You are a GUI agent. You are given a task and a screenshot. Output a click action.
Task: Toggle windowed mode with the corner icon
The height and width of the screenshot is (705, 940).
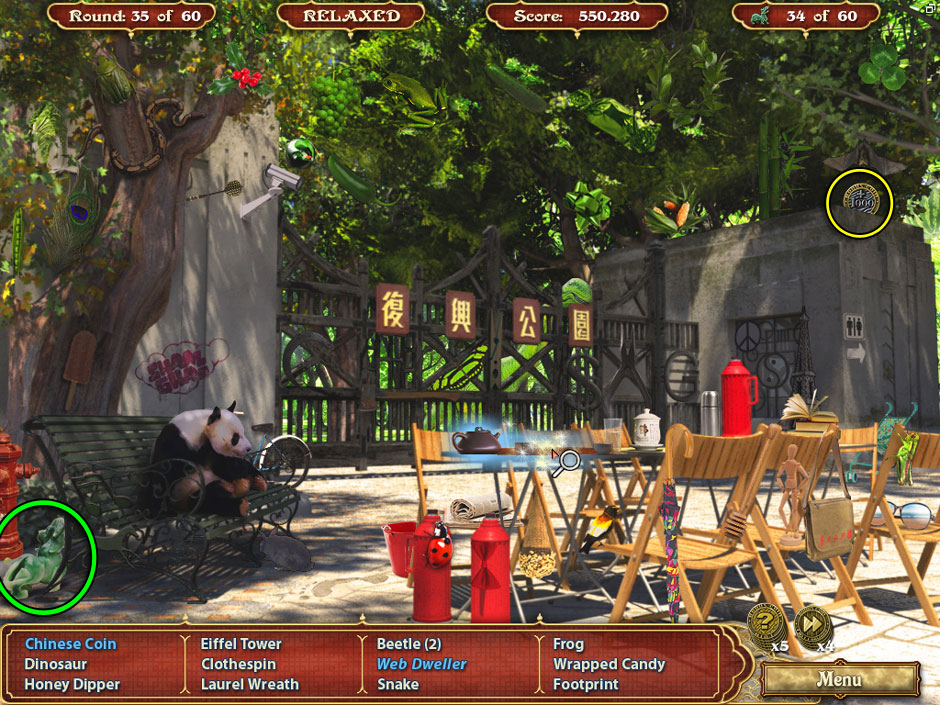click(x=927, y=10)
